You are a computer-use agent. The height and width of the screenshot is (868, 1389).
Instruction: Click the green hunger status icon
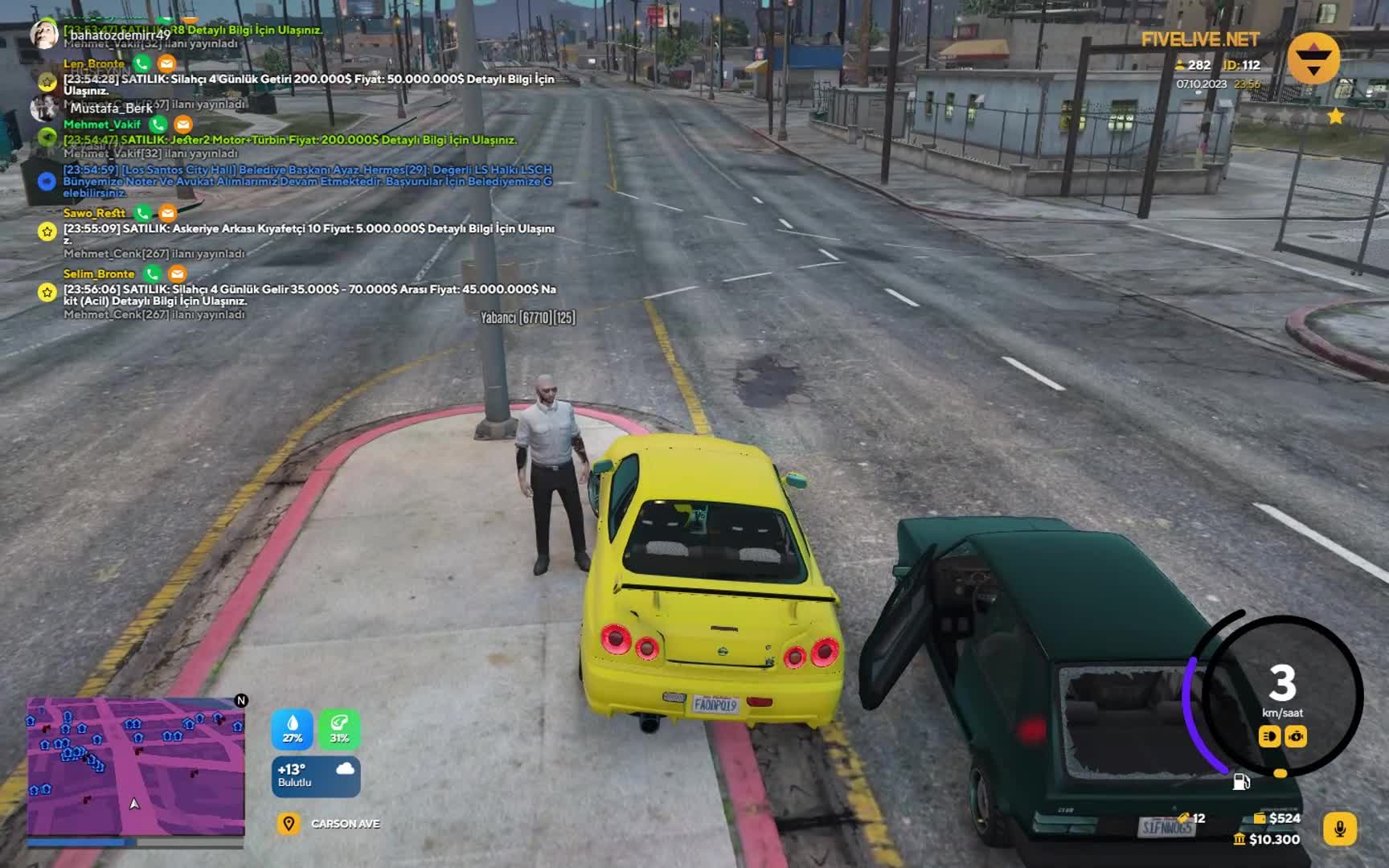pyautogui.click(x=339, y=728)
